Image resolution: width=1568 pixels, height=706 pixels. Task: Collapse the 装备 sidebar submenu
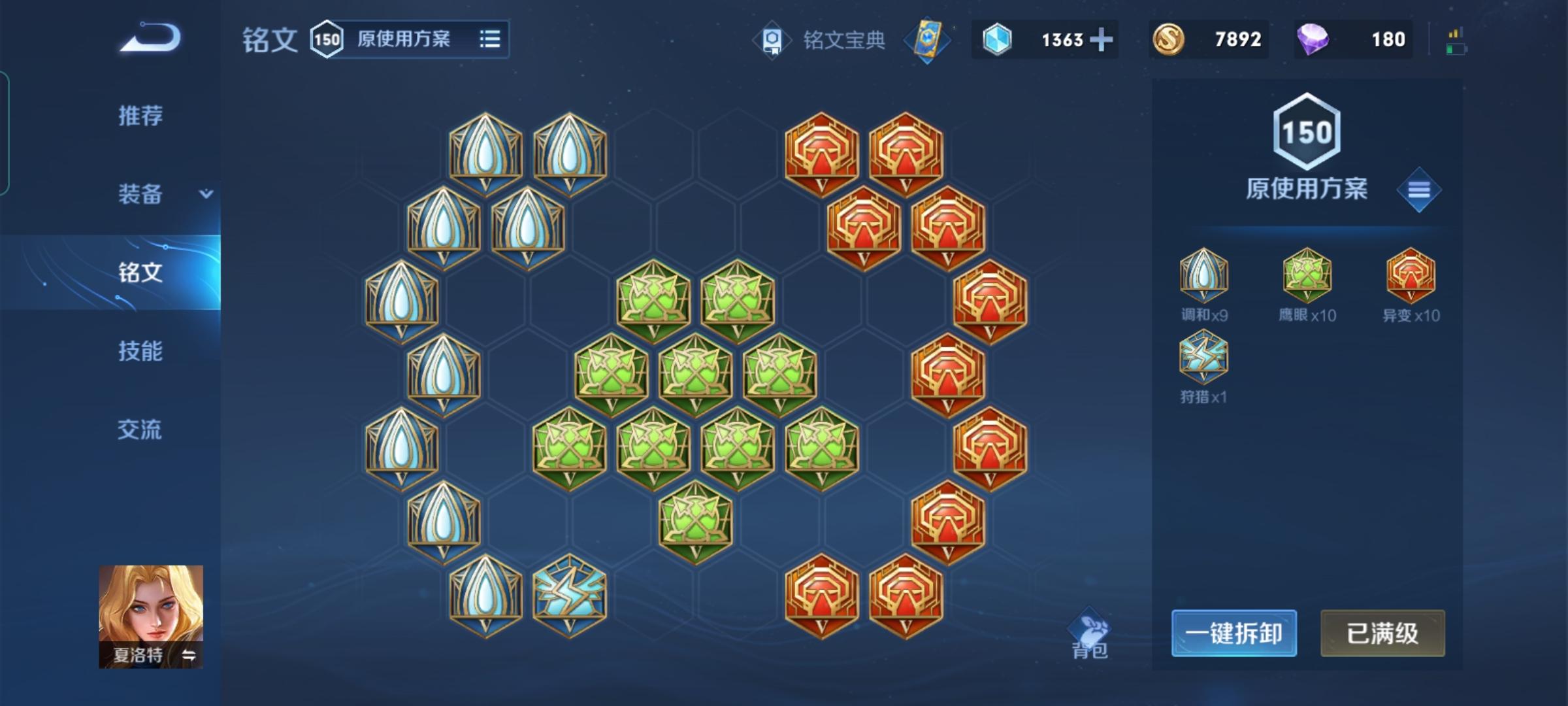point(204,194)
